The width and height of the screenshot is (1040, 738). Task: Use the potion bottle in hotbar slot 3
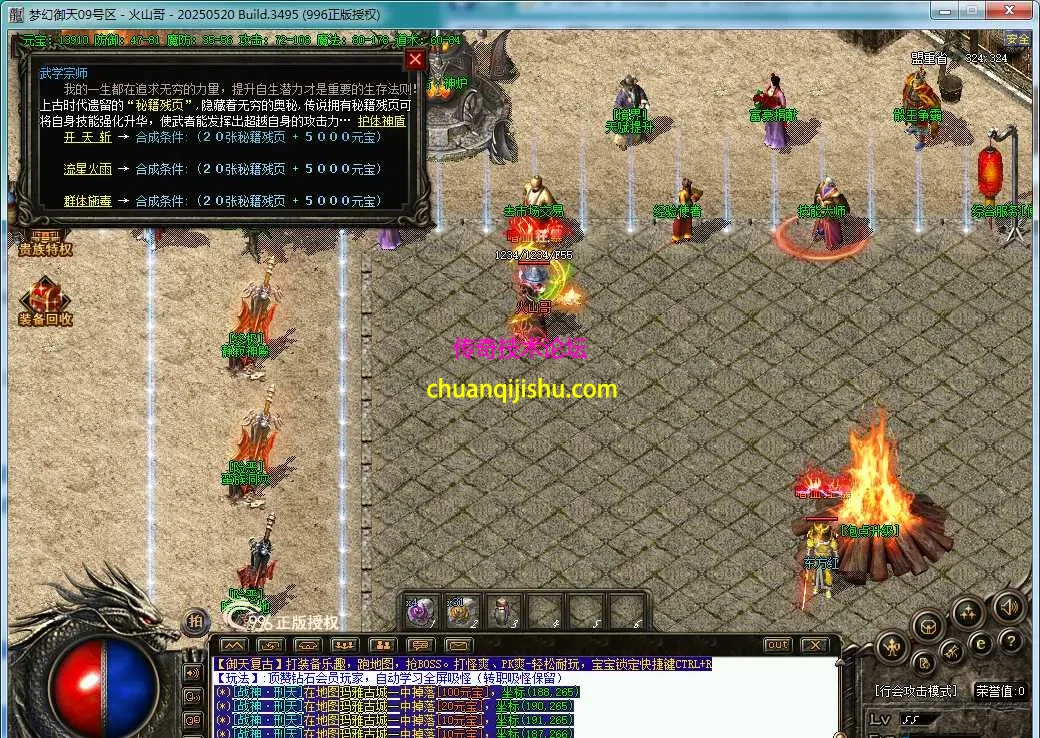[x=503, y=610]
